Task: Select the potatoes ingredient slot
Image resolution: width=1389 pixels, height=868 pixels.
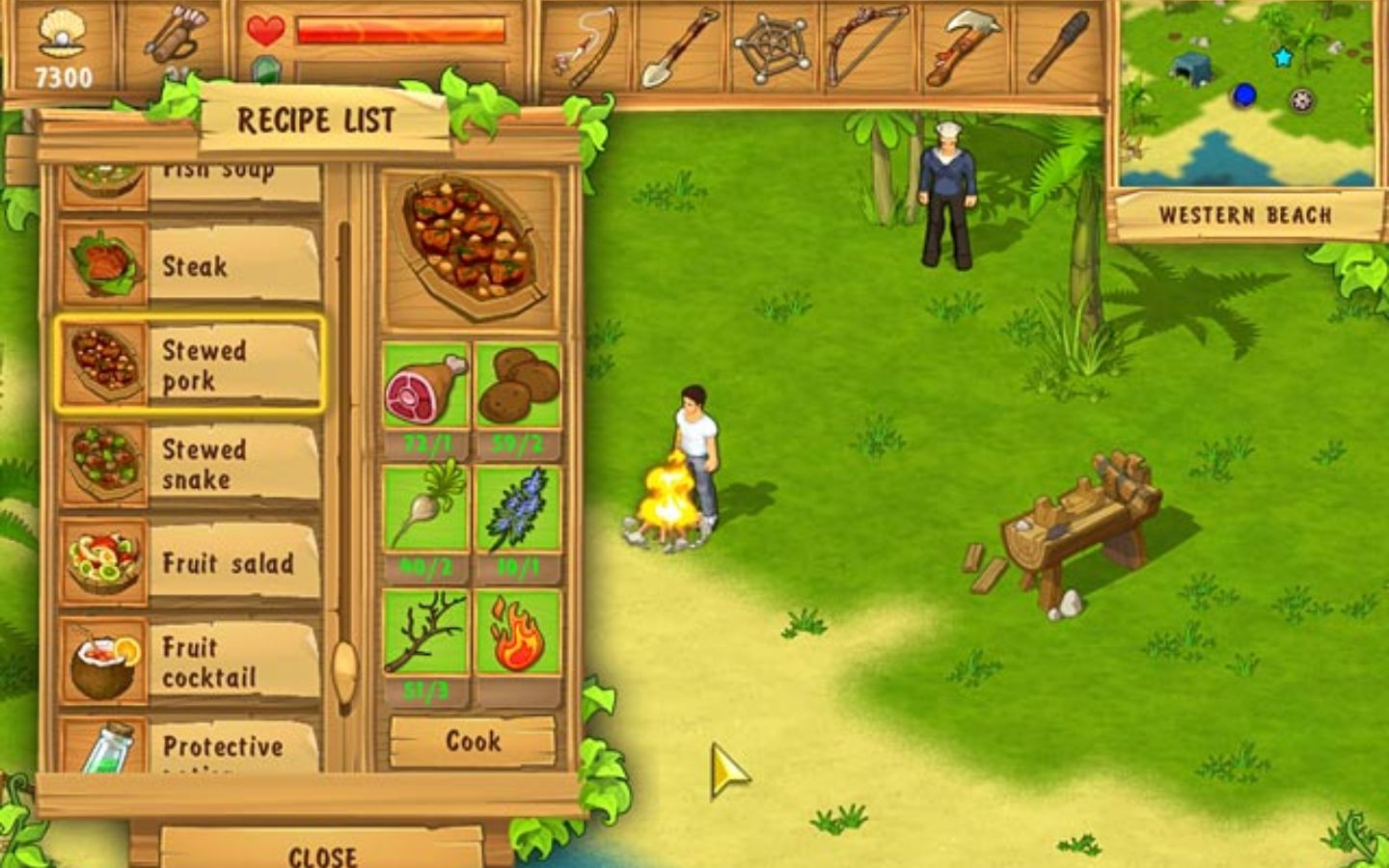Action: coord(518,384)
